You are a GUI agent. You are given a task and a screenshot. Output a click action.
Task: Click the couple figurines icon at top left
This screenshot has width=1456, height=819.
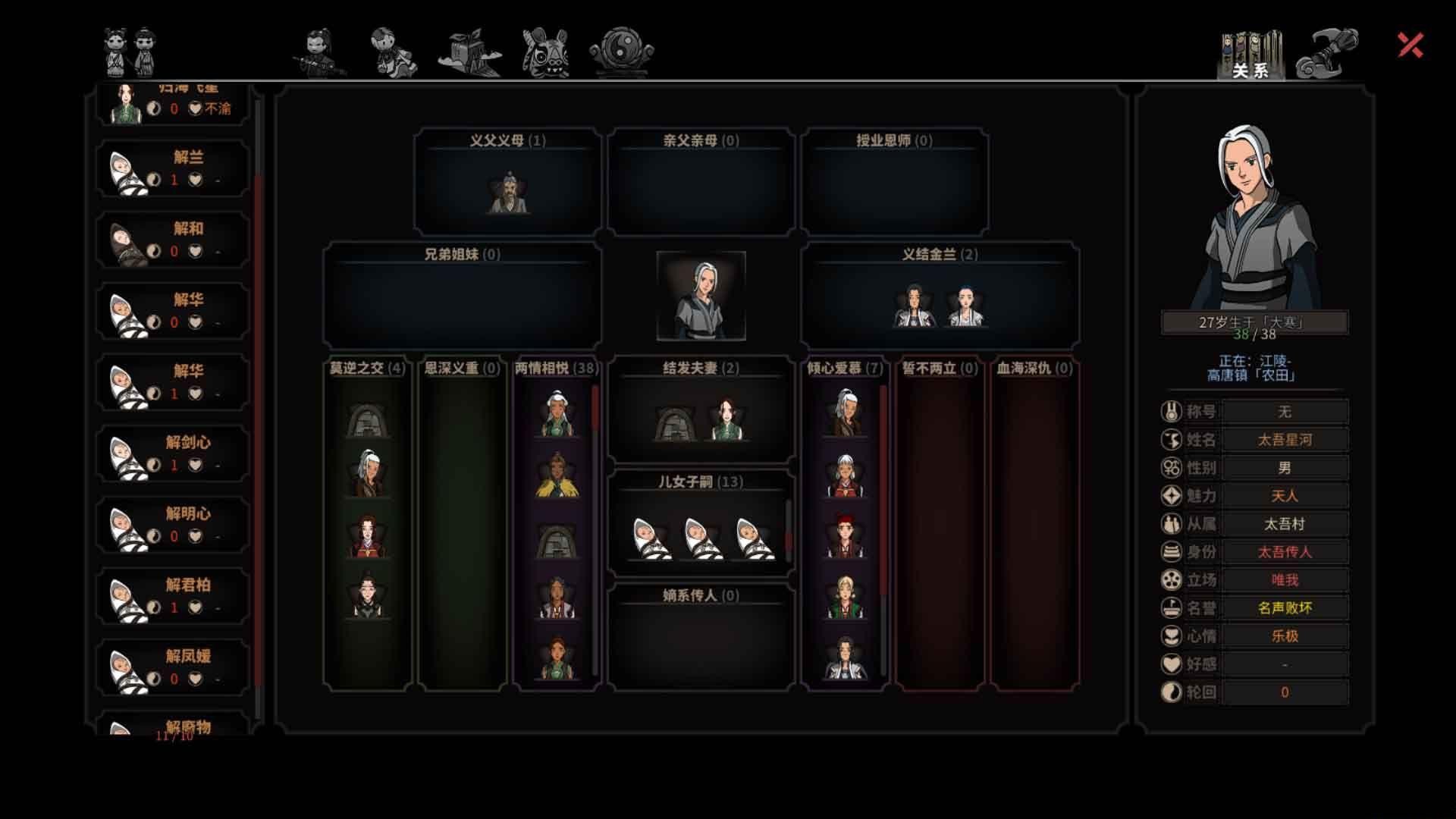129,49
